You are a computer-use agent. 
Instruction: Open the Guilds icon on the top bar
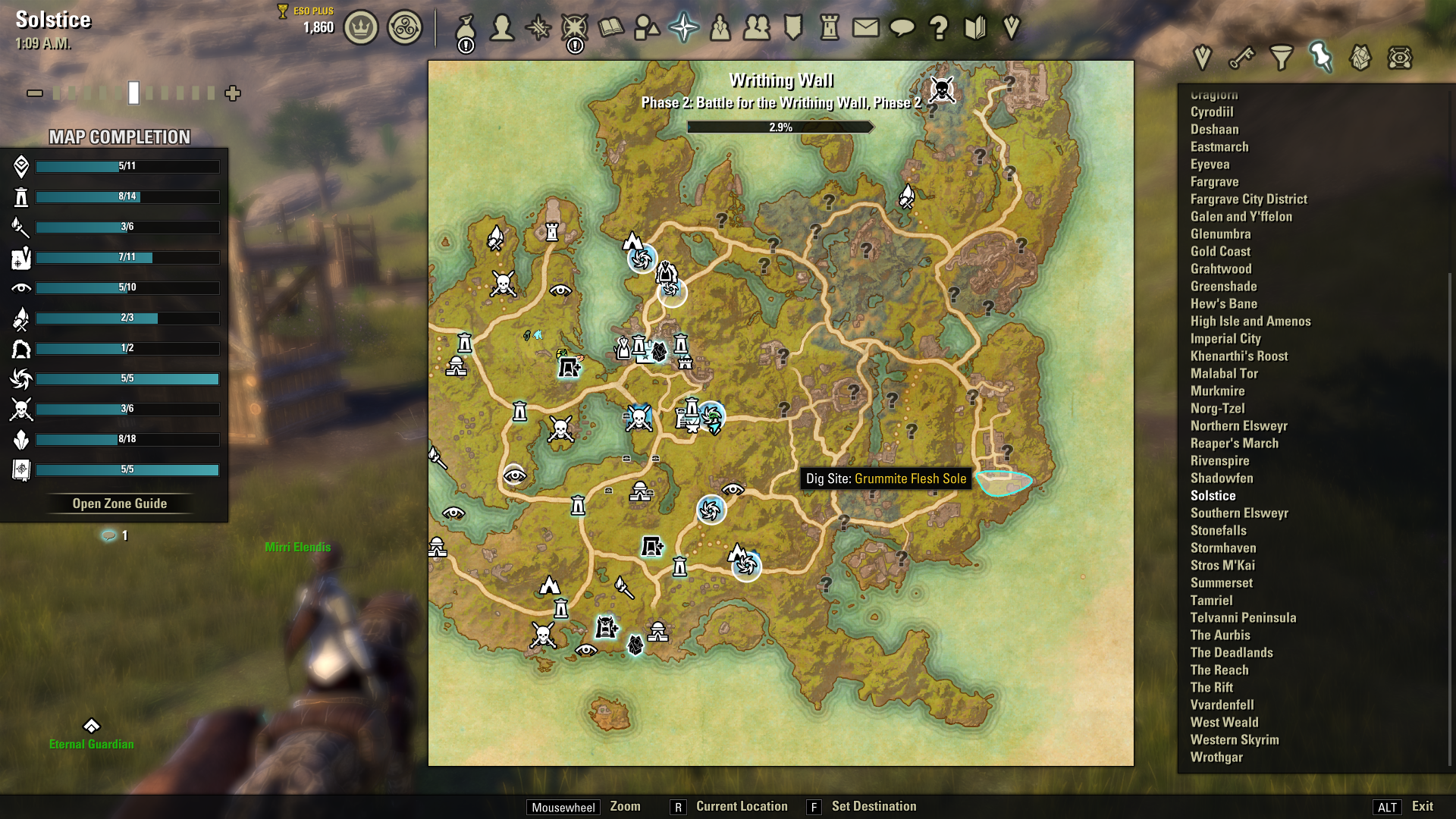(x=758, y=28)
